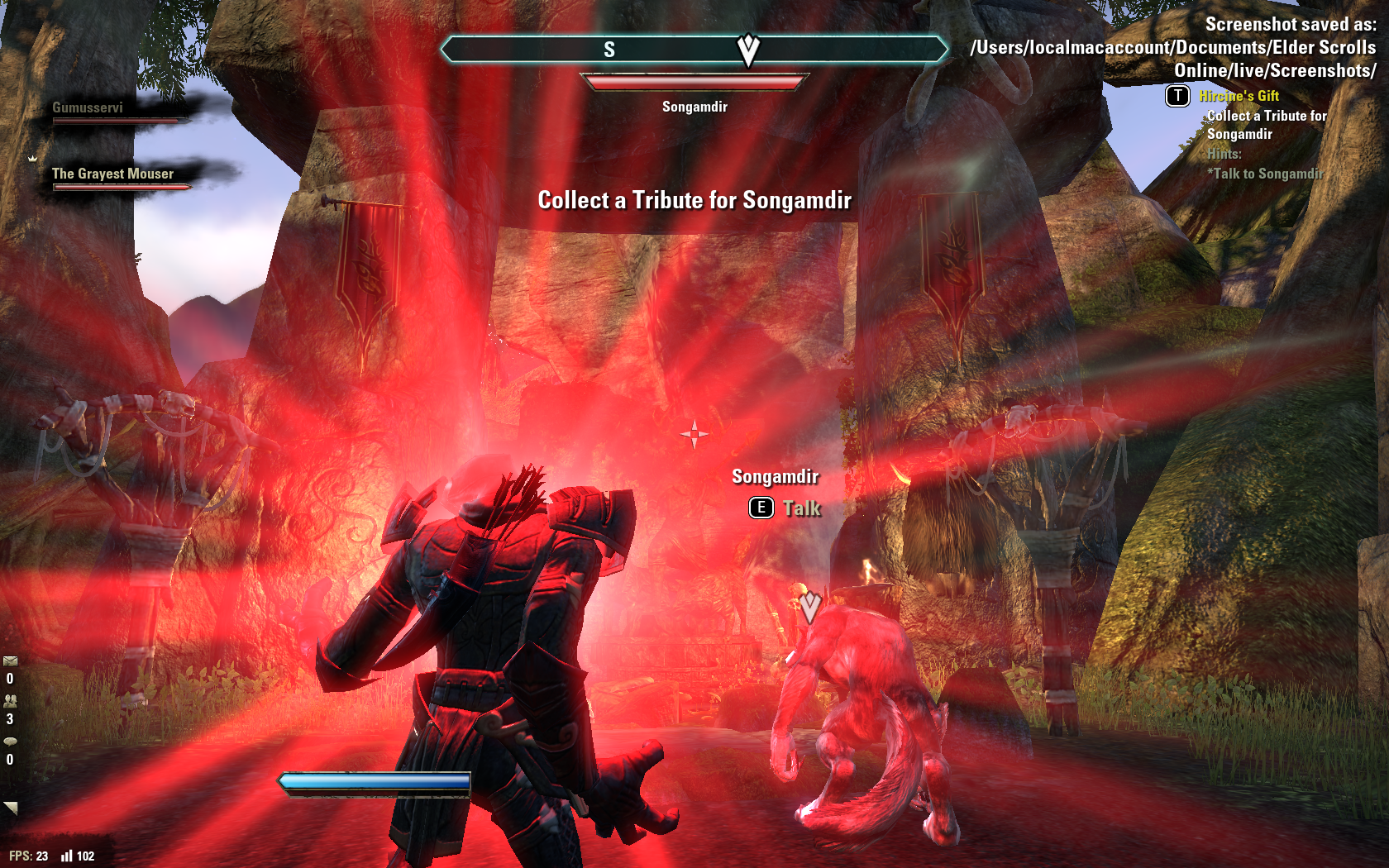Screen dimensions: 1389x868
Task: Open the Hircine's Gift quest tracker entry
Action: (1239, 96)
